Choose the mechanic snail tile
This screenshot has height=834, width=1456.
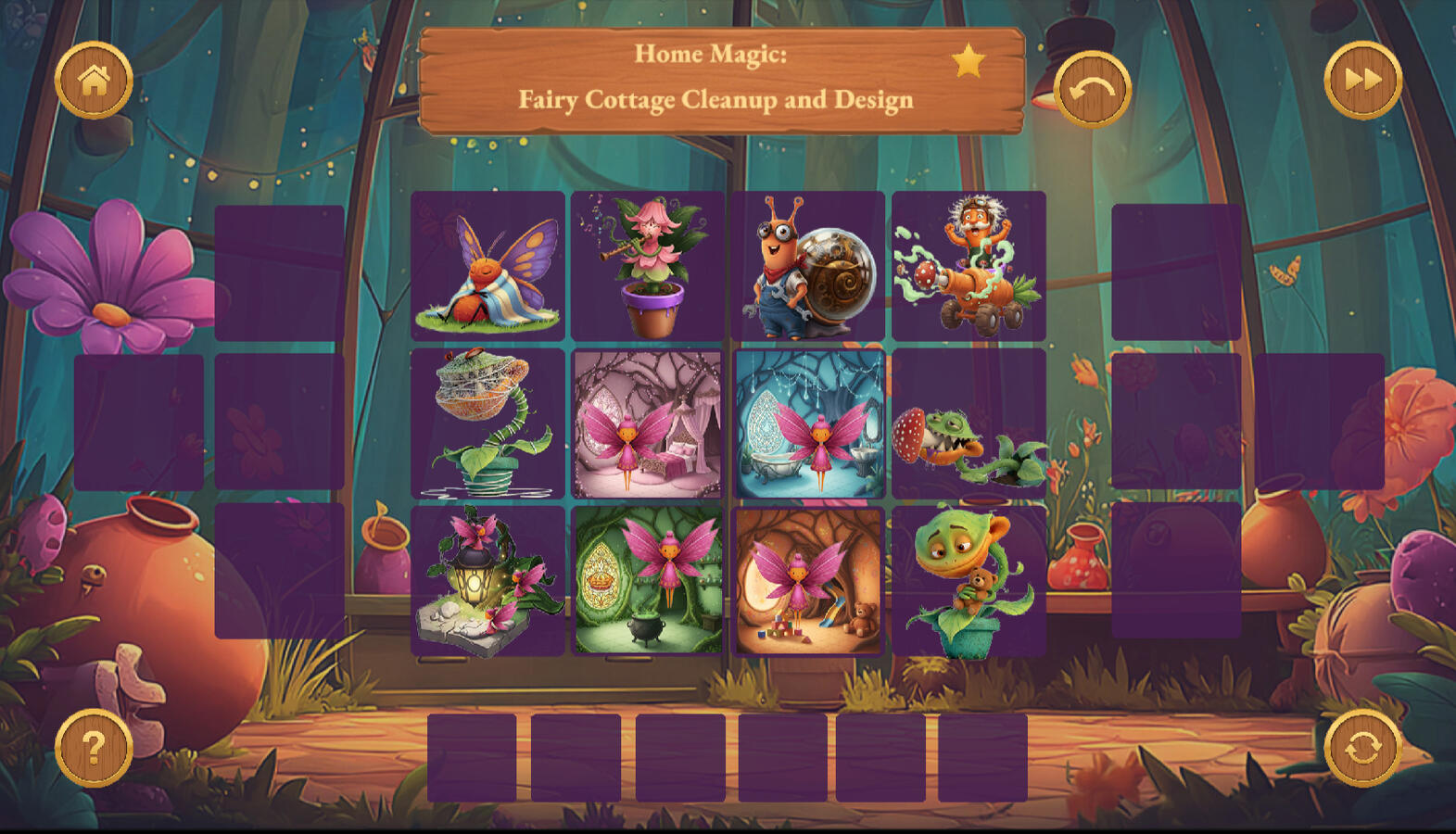[x=808, y=266]
